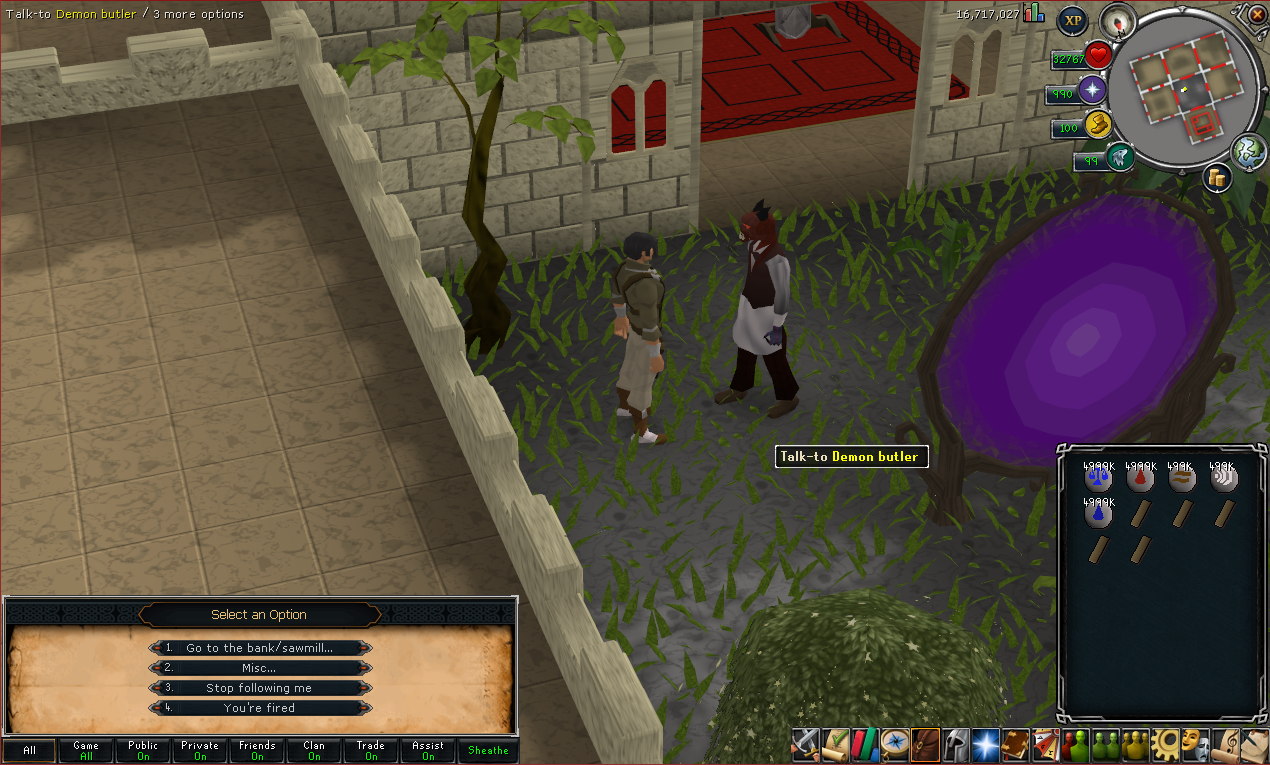1270x765 pixels.
Task: Choose "Go to the bank/sawmill..." dialogue option
Action: click(259, 648)
